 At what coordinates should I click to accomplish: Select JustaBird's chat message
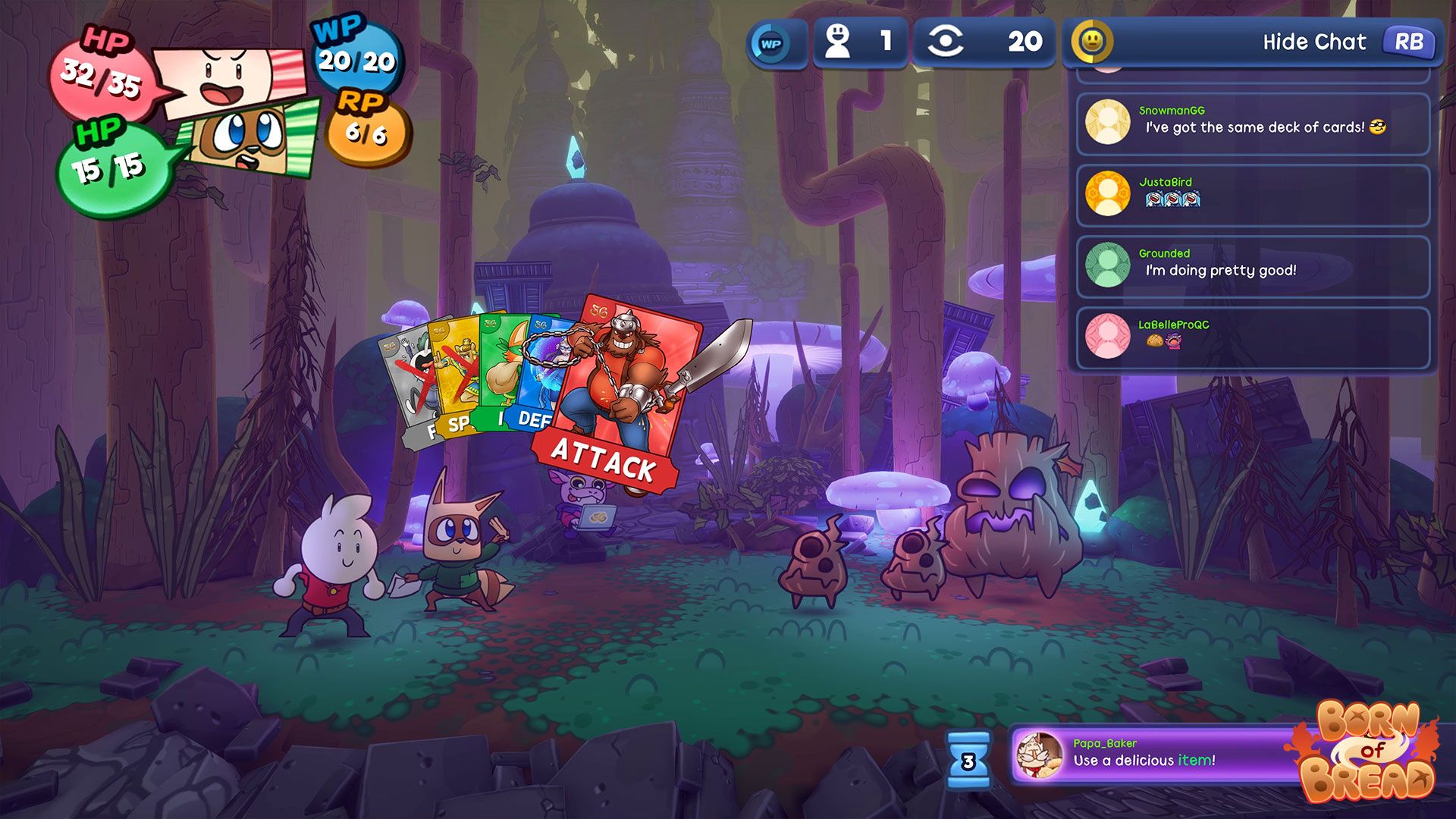1253,194
